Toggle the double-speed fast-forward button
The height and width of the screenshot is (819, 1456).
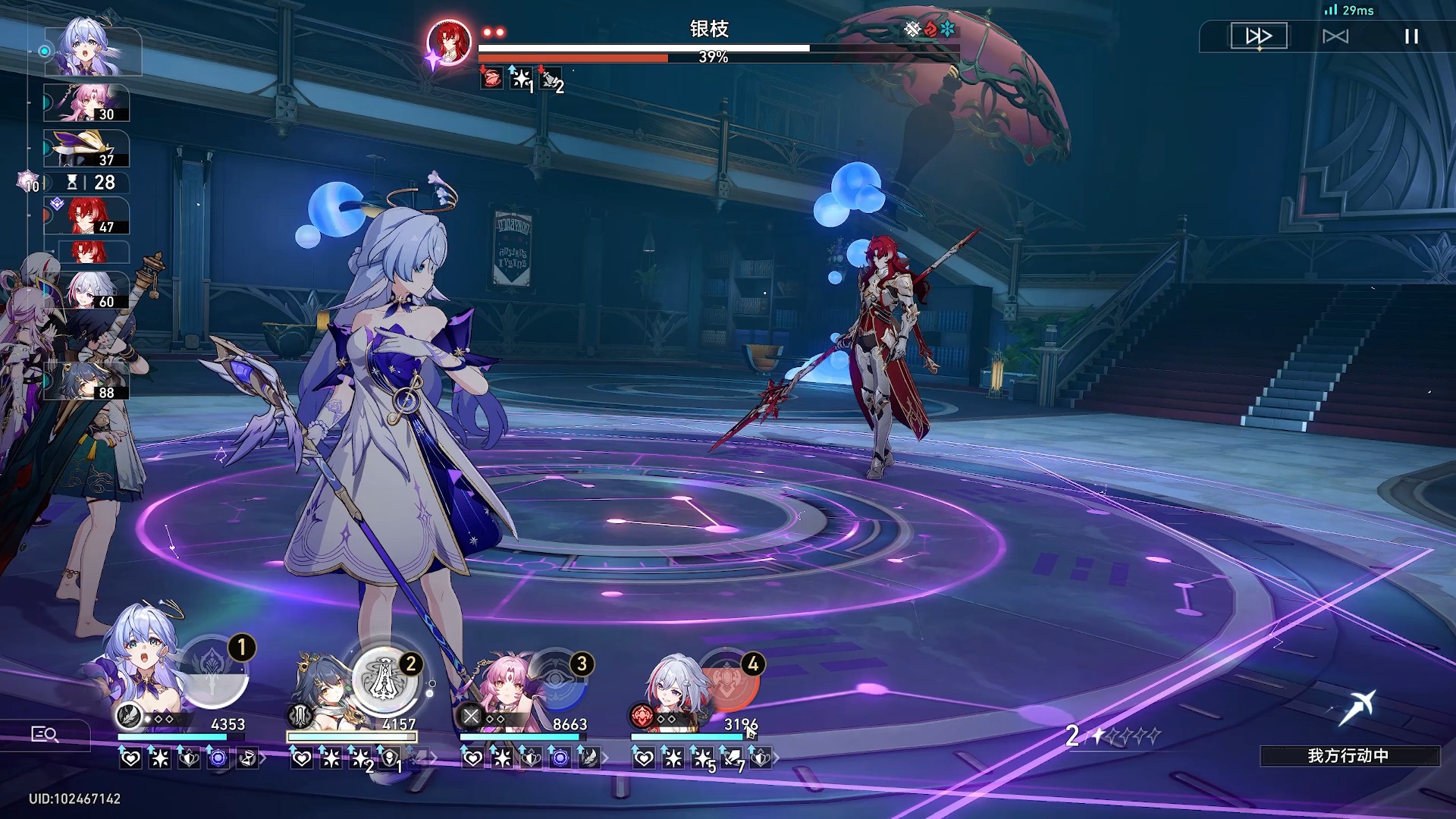point(1258,36)
